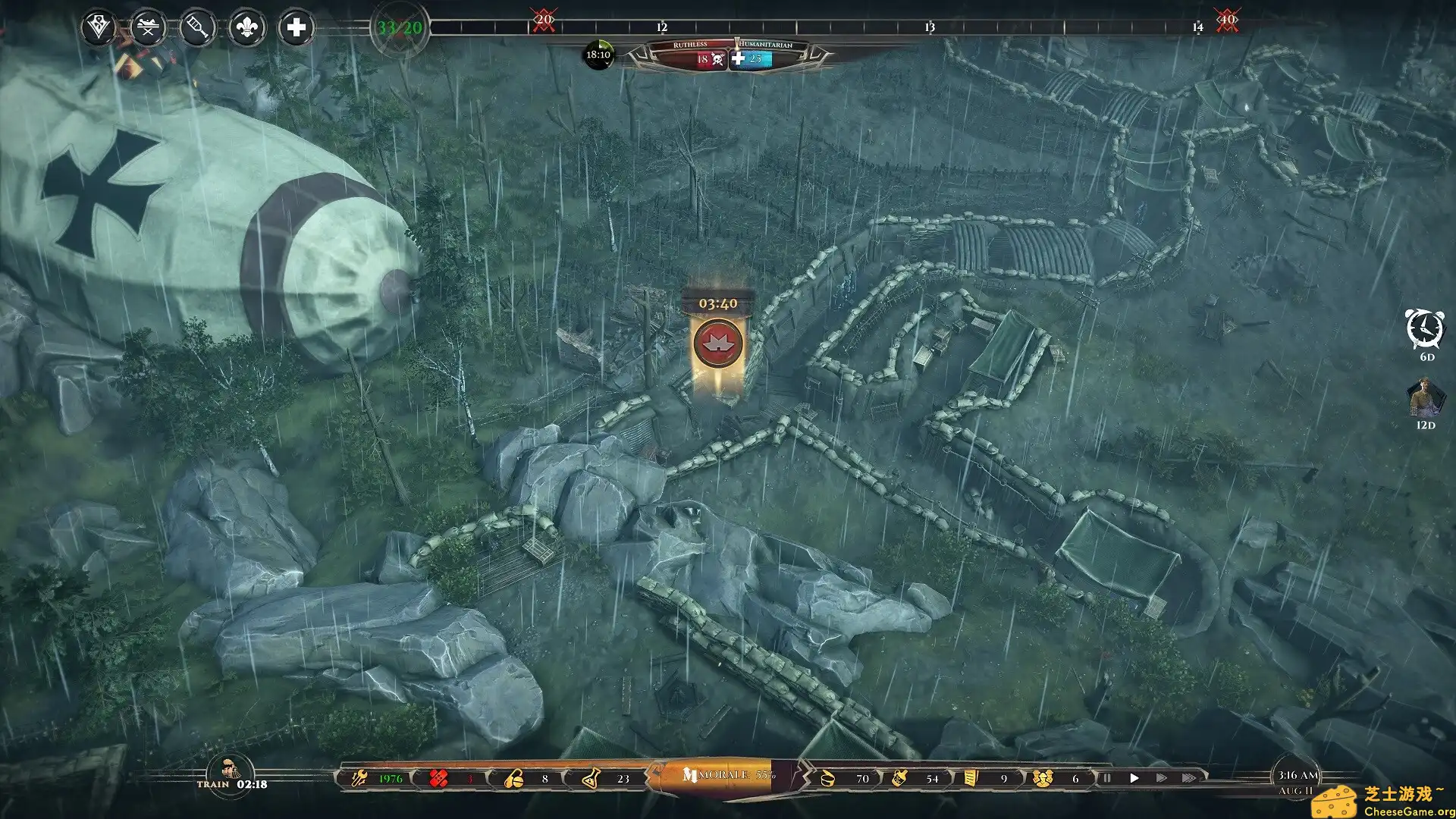Open the patient-on-stretcher panel
This screenshot has width=1456, height=819.
[148, 28]
